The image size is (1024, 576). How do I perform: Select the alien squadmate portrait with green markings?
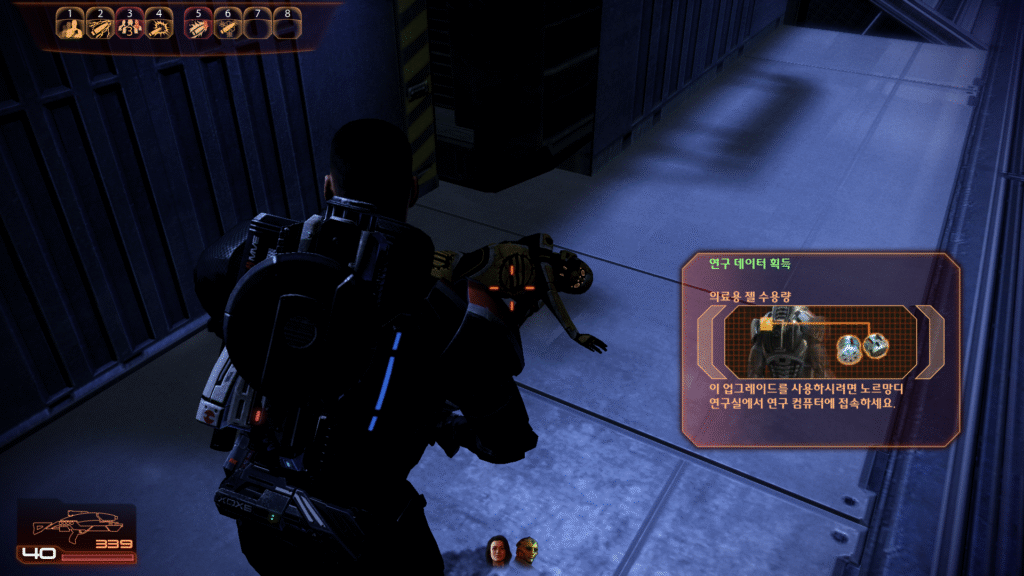click(526, 549)
